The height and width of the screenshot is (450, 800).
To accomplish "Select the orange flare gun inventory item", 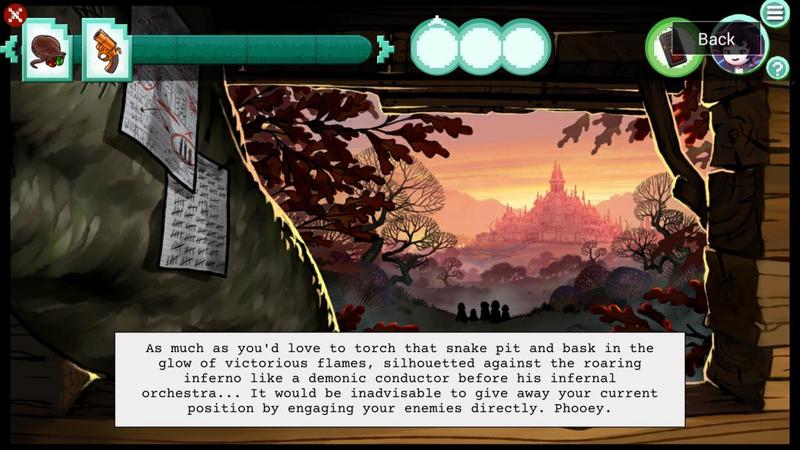I will coord(105,49).
